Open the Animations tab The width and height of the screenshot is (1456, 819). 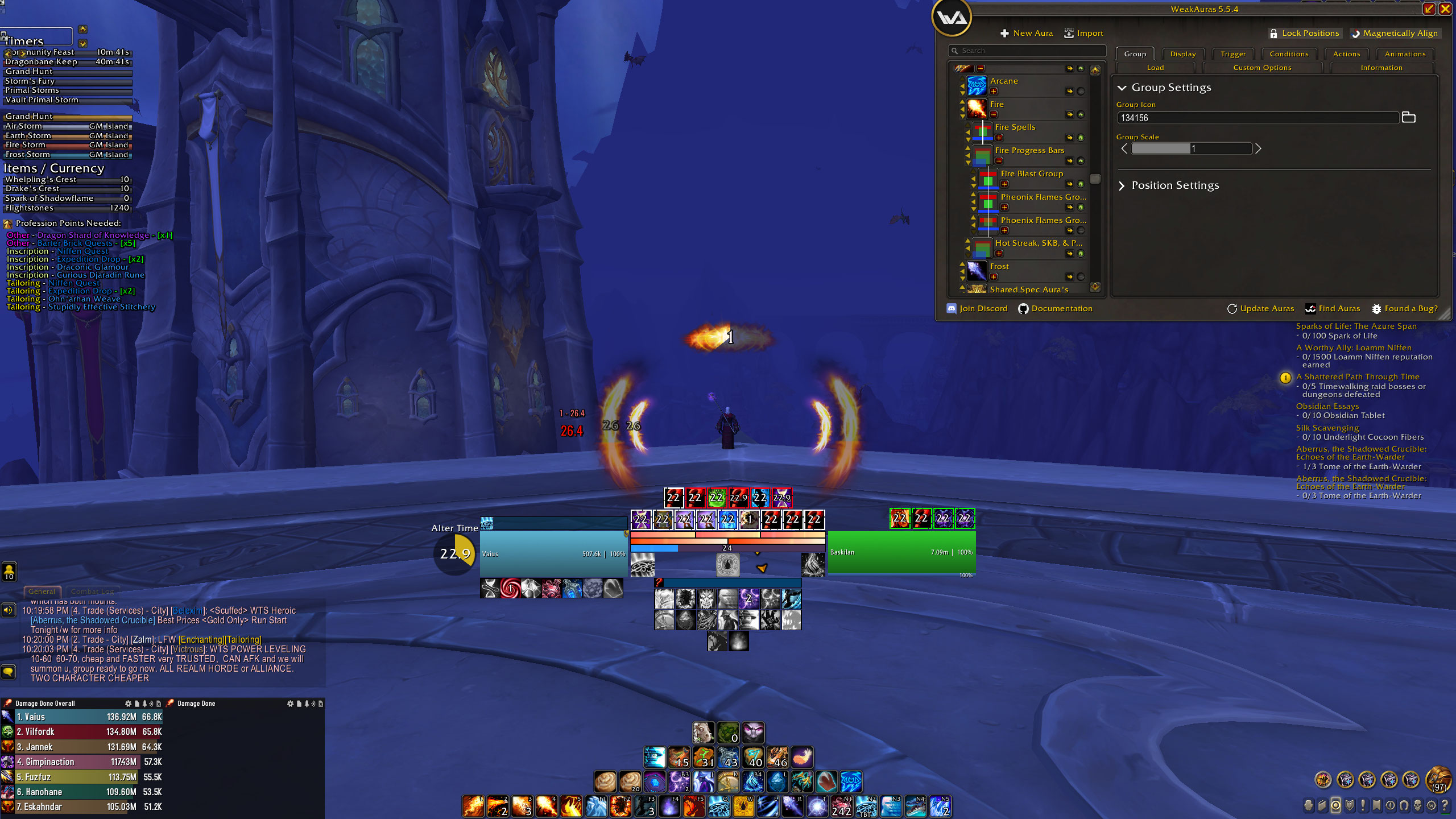[1405, 54]
